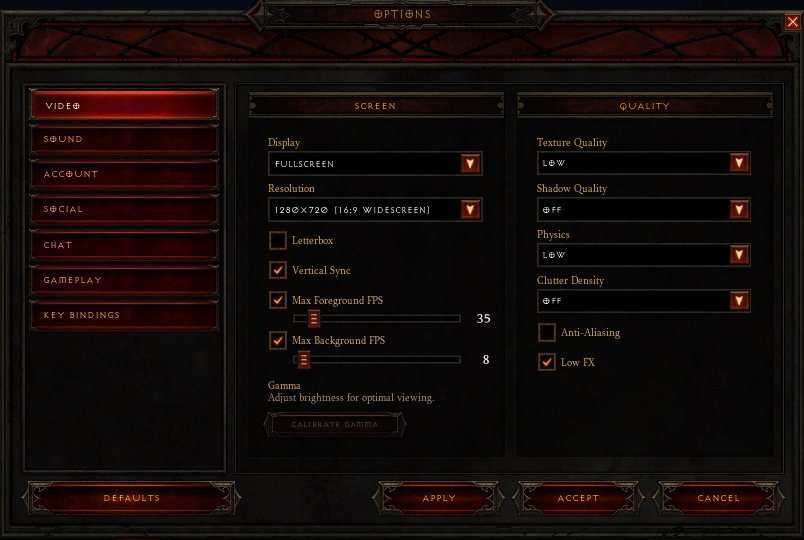The width and height of the screenshot is (804, 540).
Task: Click the Max Foreground FPS slider handle
Action: pos(313,319)
